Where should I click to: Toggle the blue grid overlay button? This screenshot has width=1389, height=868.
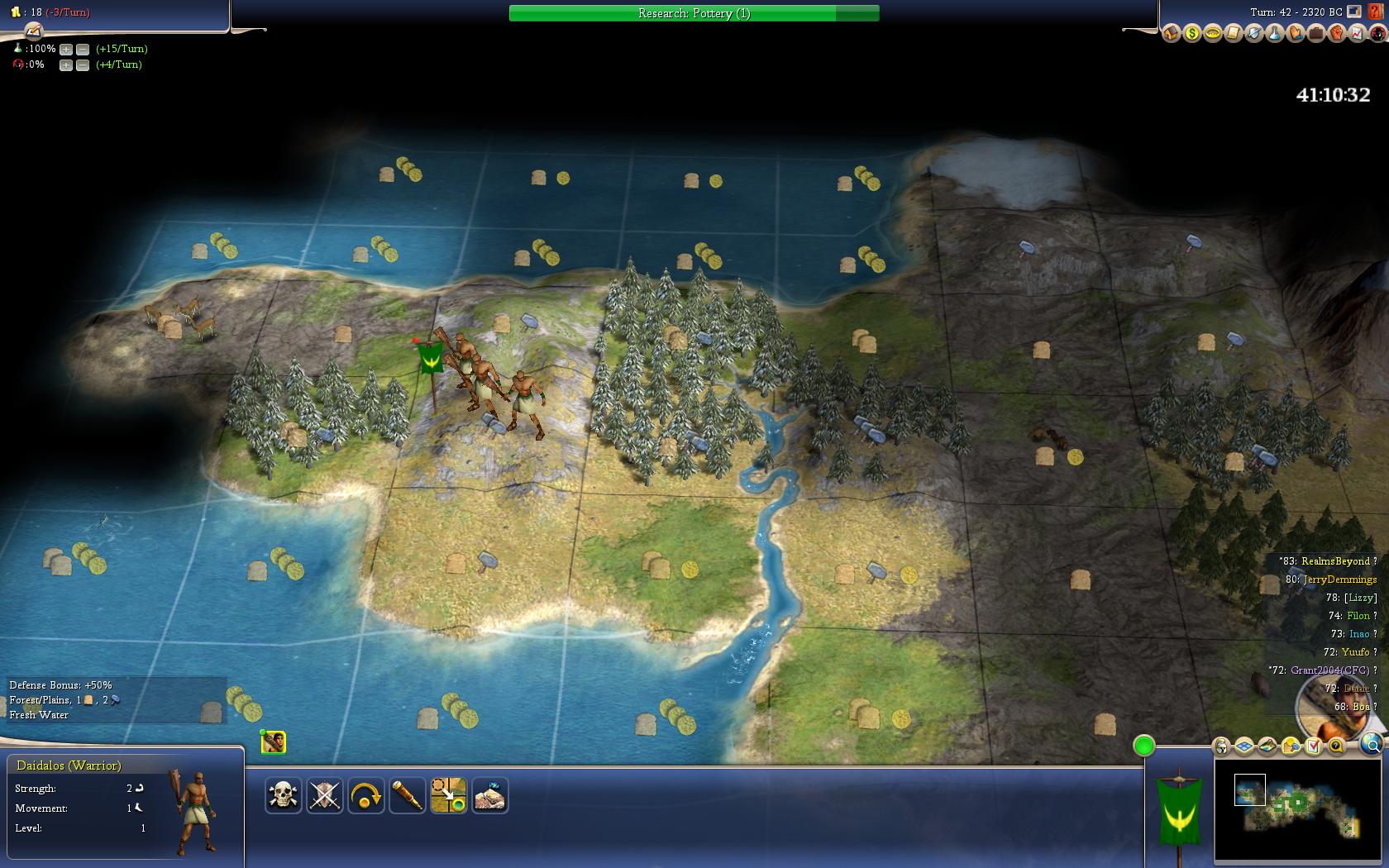pyautogui.click(x=1244, y=746)
